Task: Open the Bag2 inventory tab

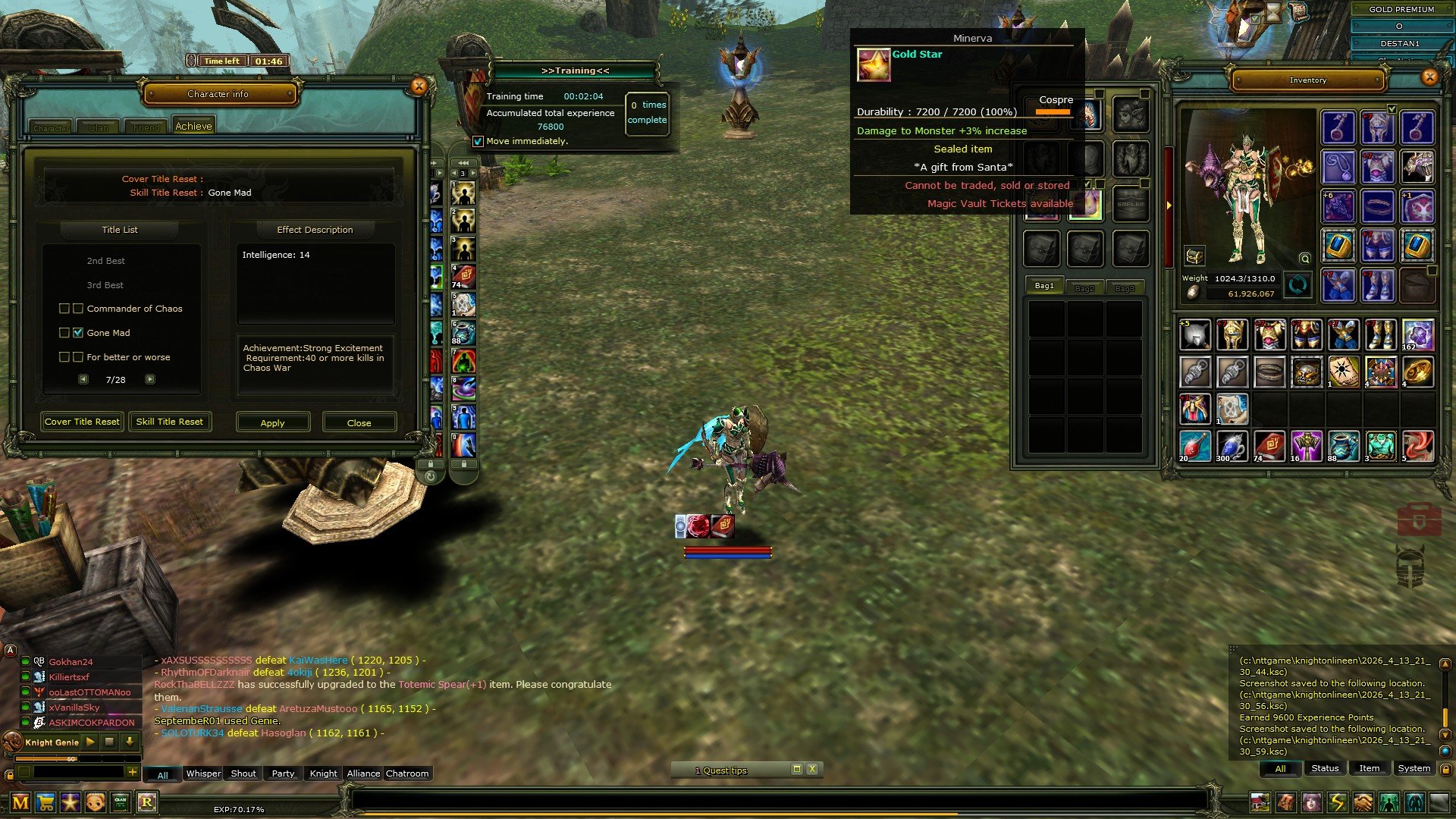Action: tap(1084, 287)
